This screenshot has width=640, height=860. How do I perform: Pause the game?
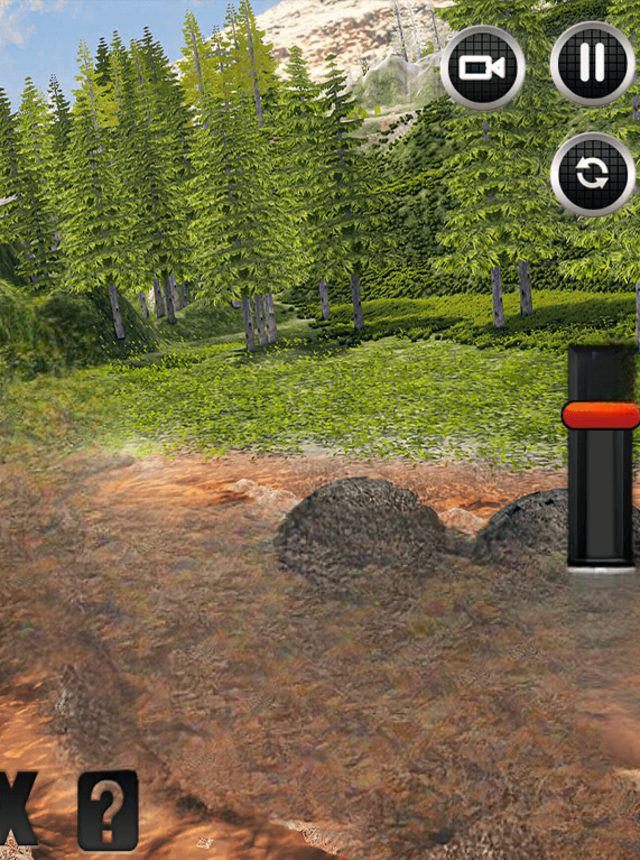[592, 64]
